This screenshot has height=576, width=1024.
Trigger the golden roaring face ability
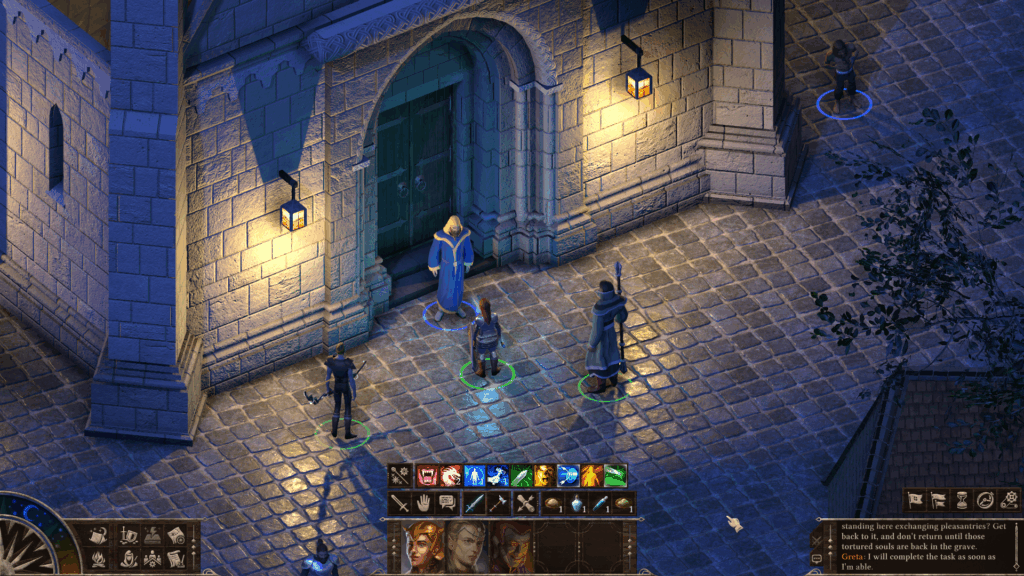[544, 476]
